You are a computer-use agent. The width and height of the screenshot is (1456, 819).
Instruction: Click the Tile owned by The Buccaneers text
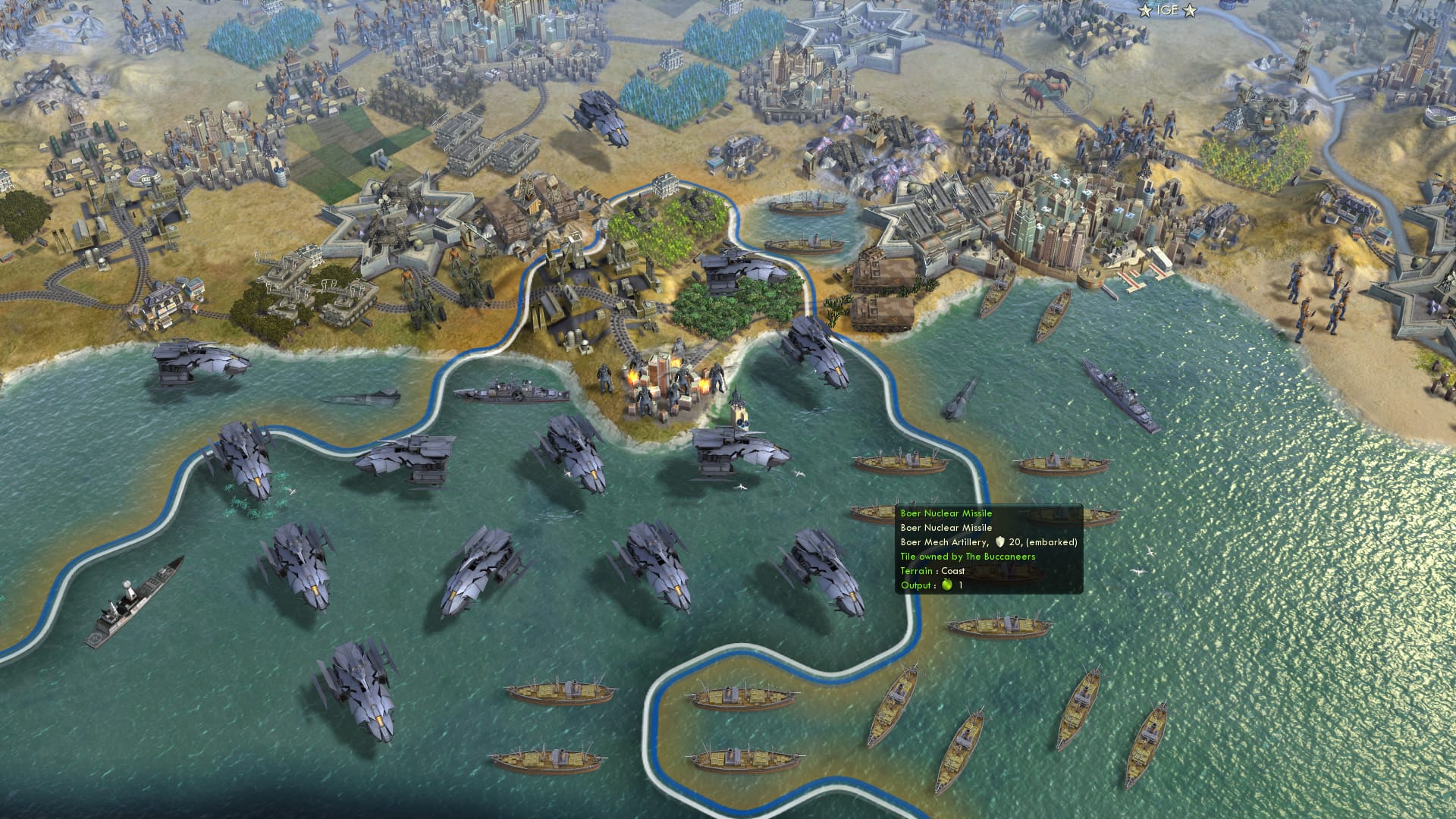[968, 556]
